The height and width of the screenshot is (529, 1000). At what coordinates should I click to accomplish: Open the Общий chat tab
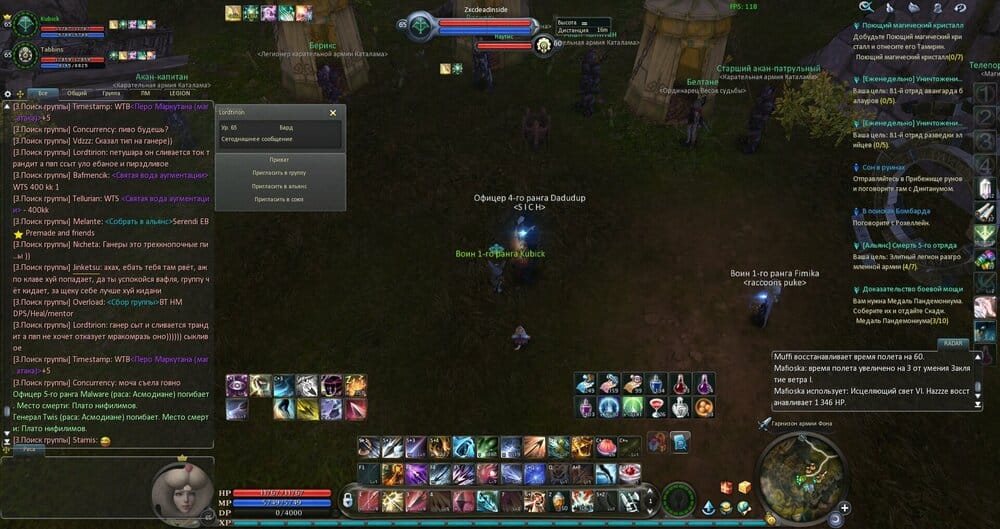[77, 92]
